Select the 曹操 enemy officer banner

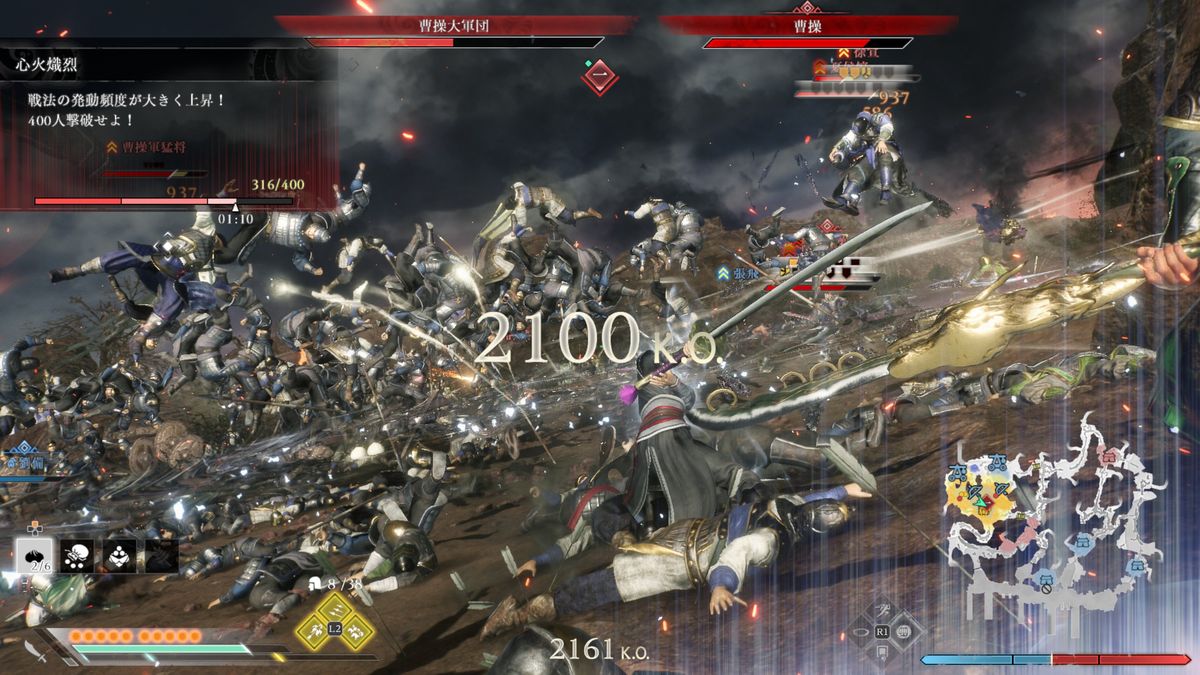[x=806, y=26]
